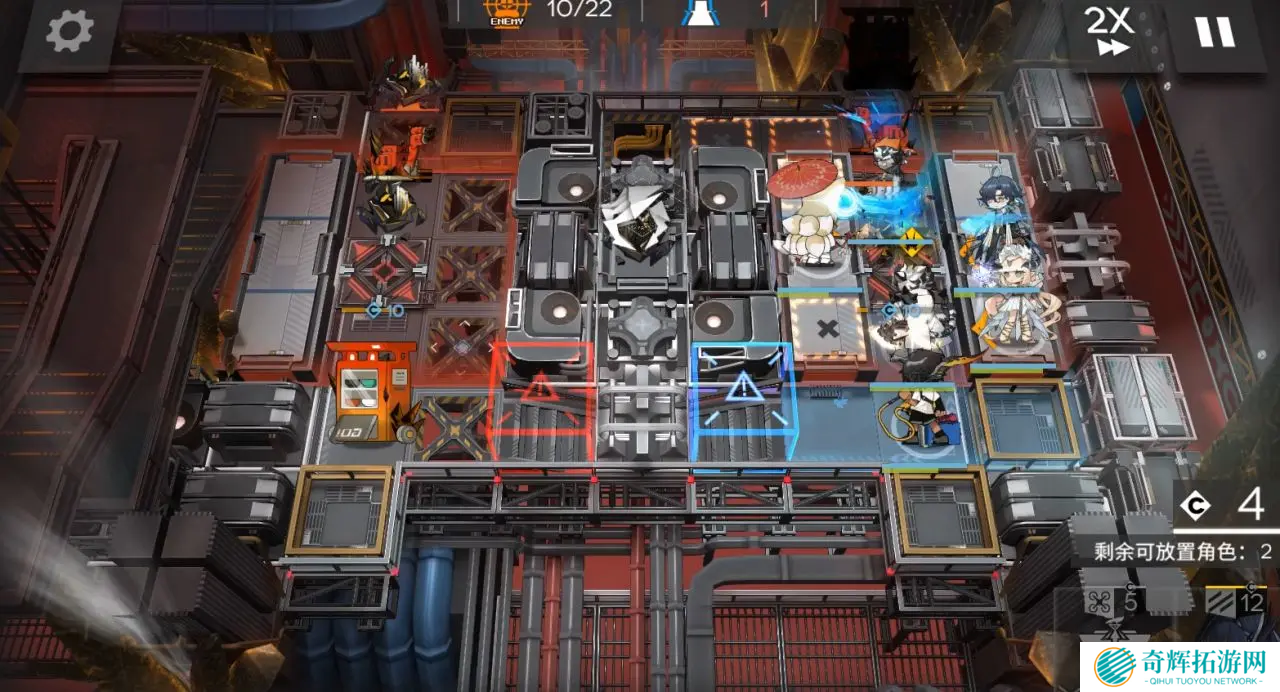Toggle the 2X game speed button
The width and height of the screenshot is (1280, 692).
point(1110,32)
